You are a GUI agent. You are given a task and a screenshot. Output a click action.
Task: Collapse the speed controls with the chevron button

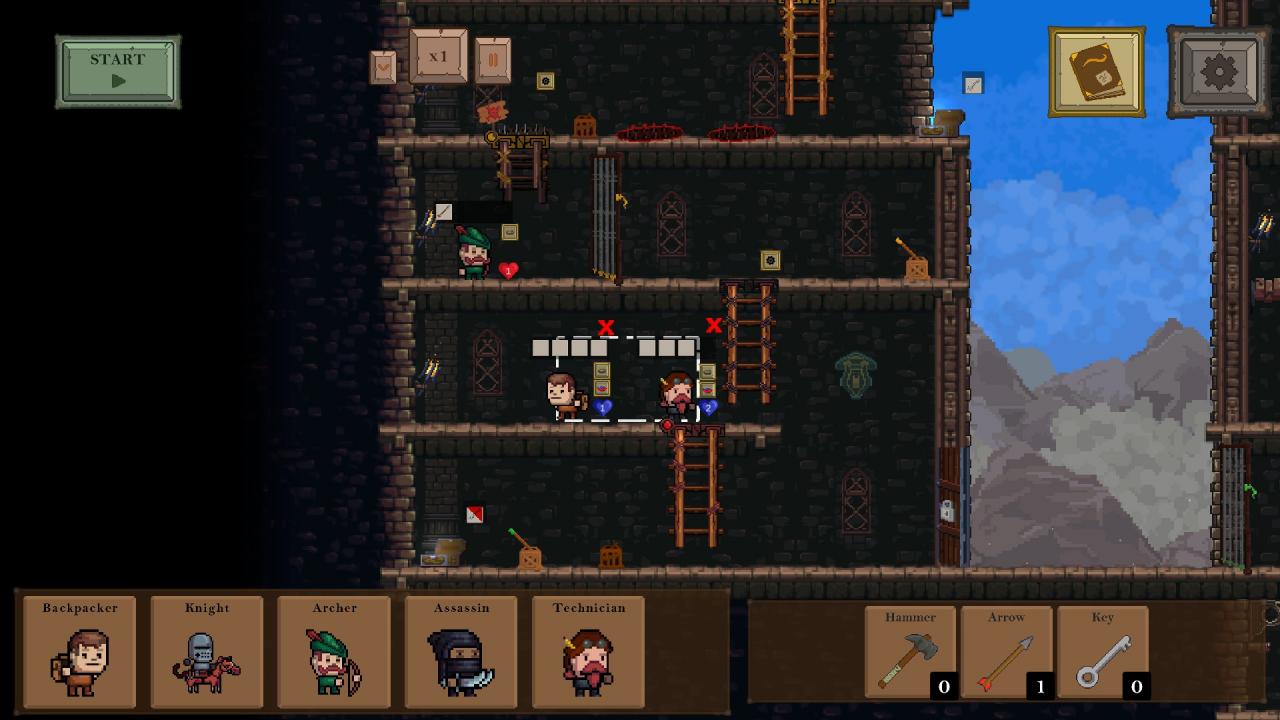click(383, 68)
